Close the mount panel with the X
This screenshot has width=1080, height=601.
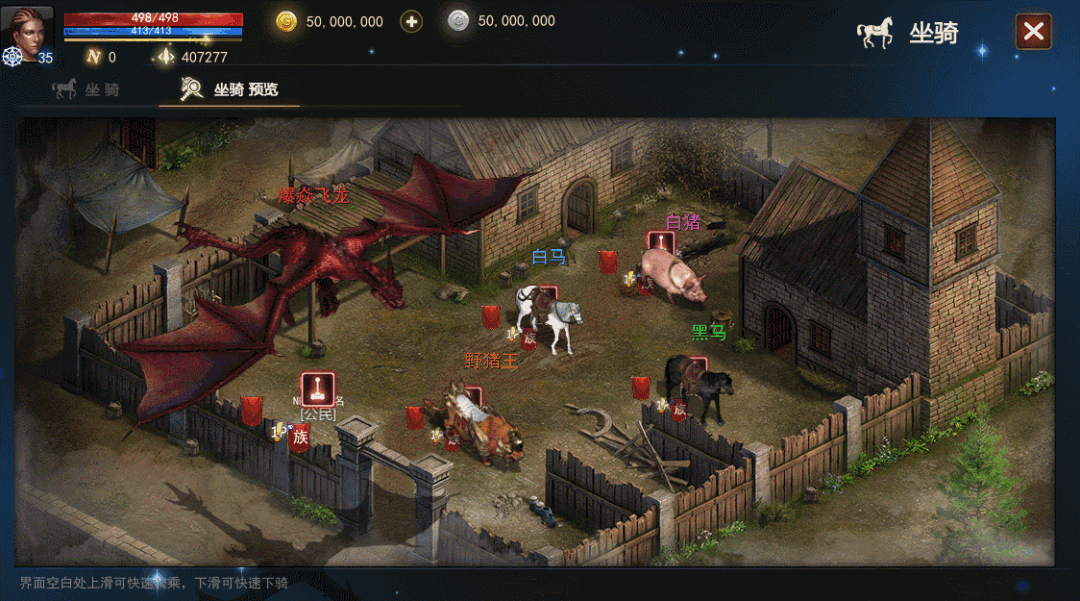1033,32
